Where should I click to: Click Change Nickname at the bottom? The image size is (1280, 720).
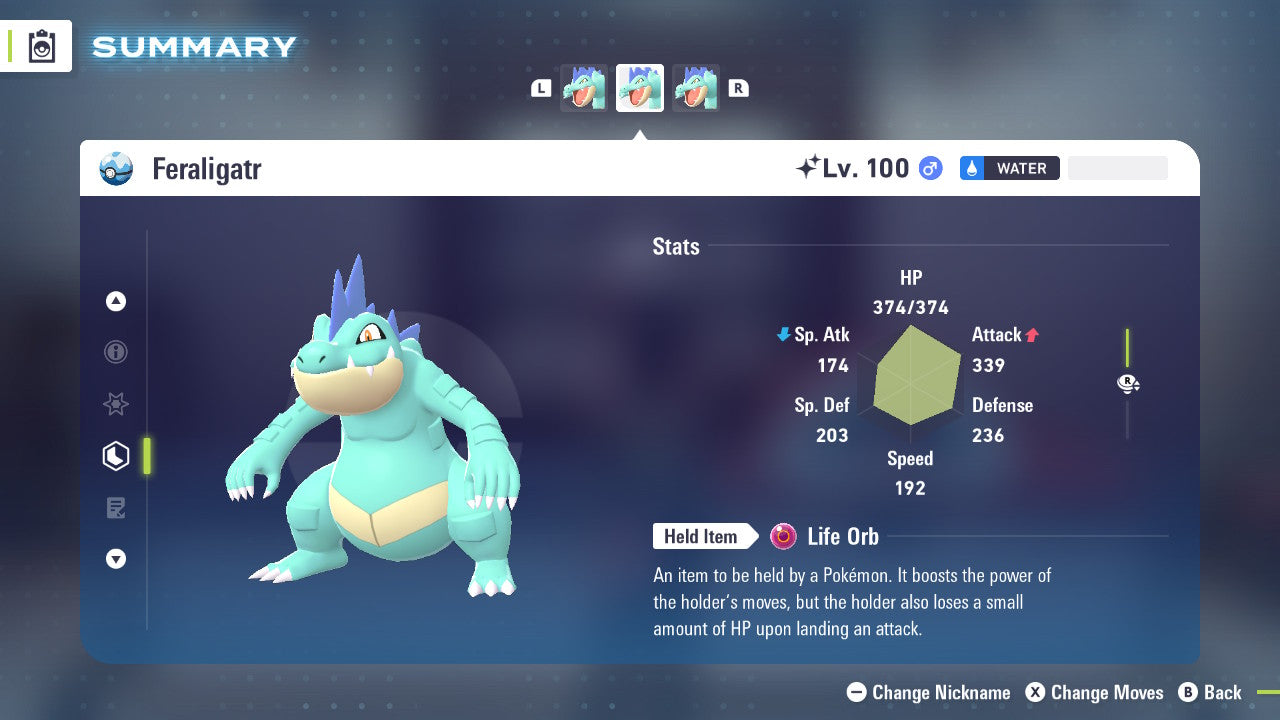930,692
